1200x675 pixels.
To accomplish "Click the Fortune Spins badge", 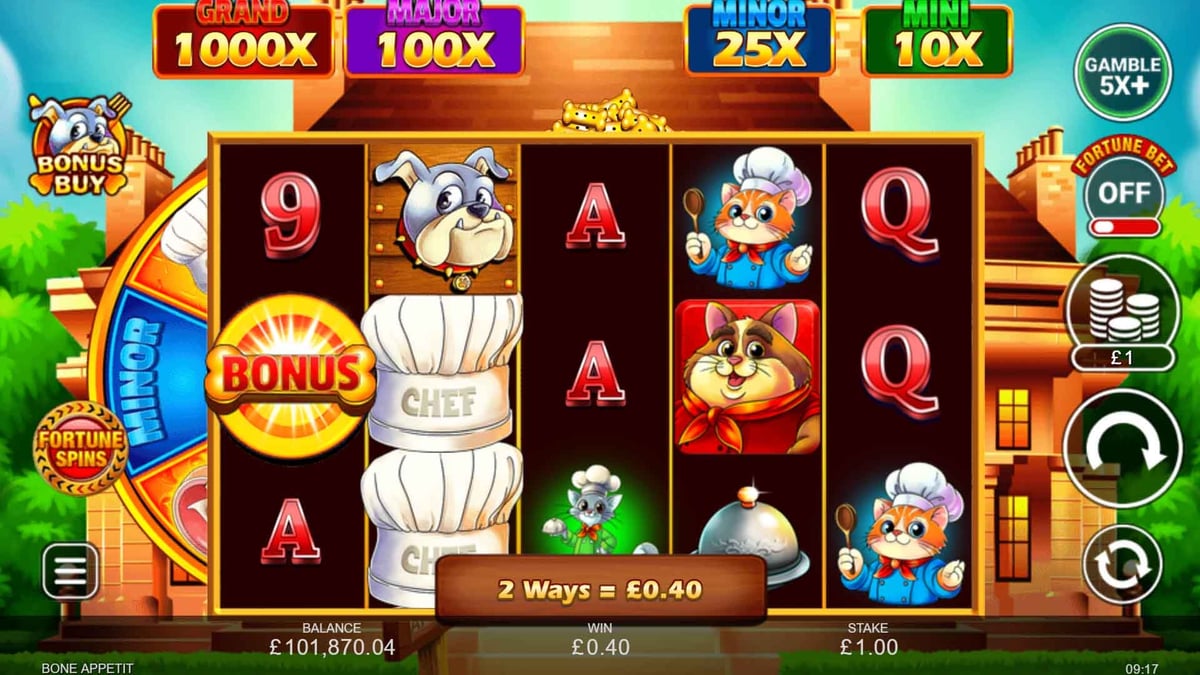I will pos(80,447).
